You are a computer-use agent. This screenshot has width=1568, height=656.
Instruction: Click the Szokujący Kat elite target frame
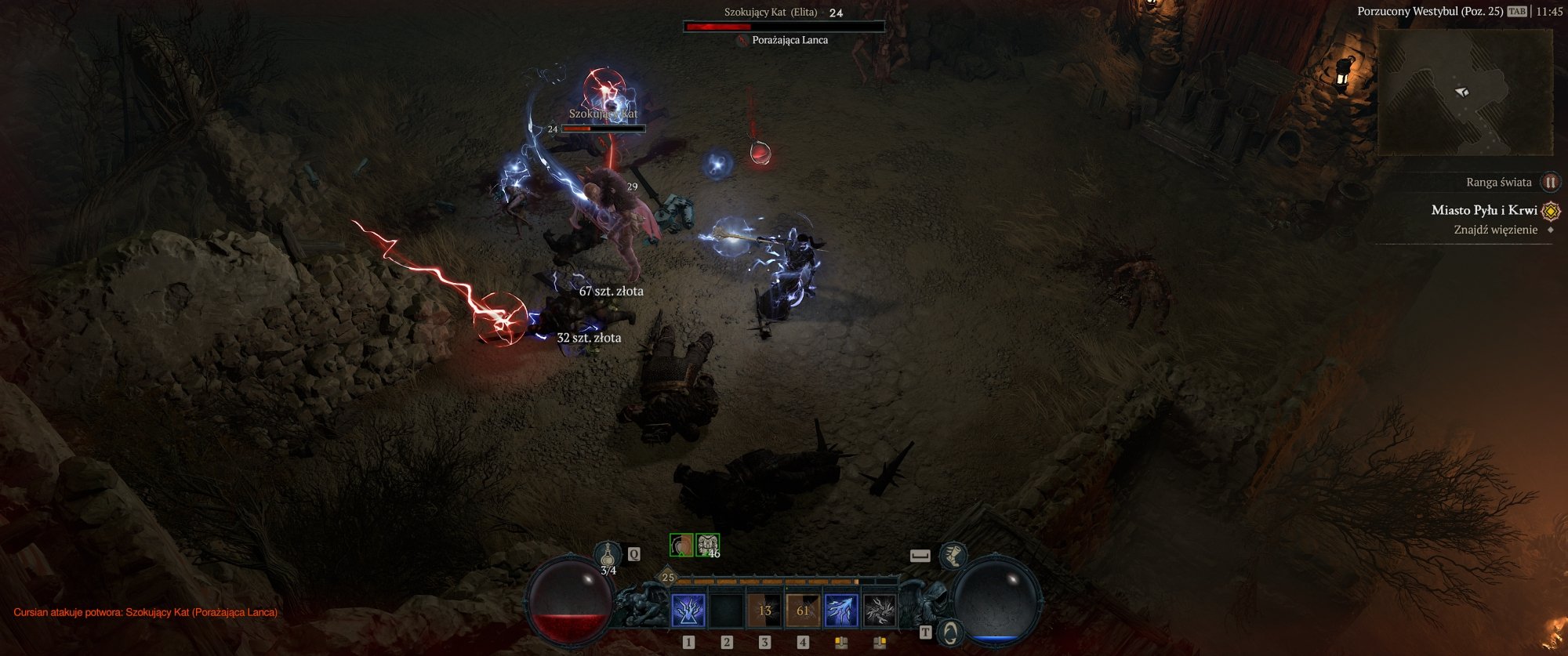(784, 27)
